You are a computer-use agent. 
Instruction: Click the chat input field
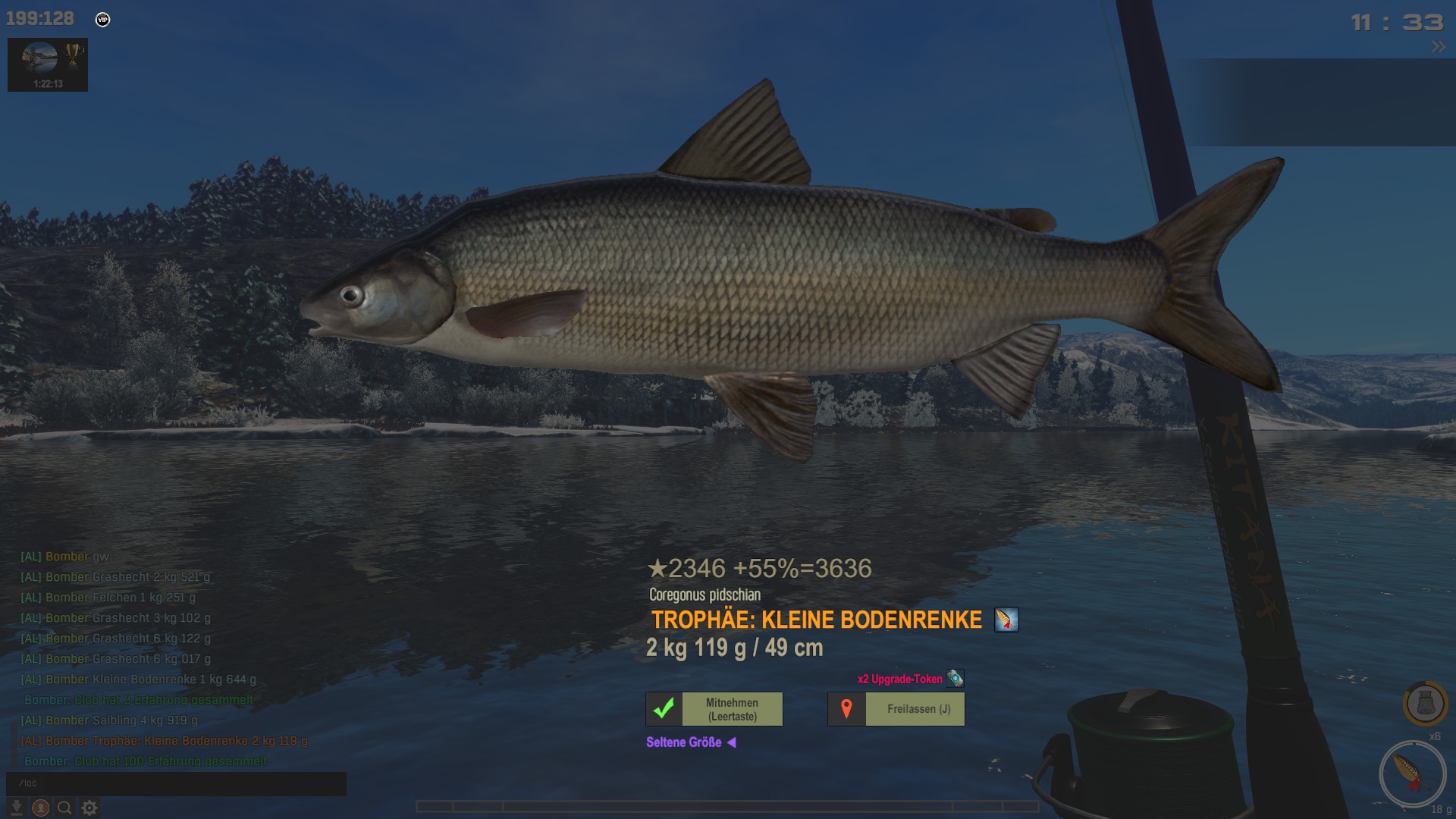pyautogui.click(x=176, y=783)
